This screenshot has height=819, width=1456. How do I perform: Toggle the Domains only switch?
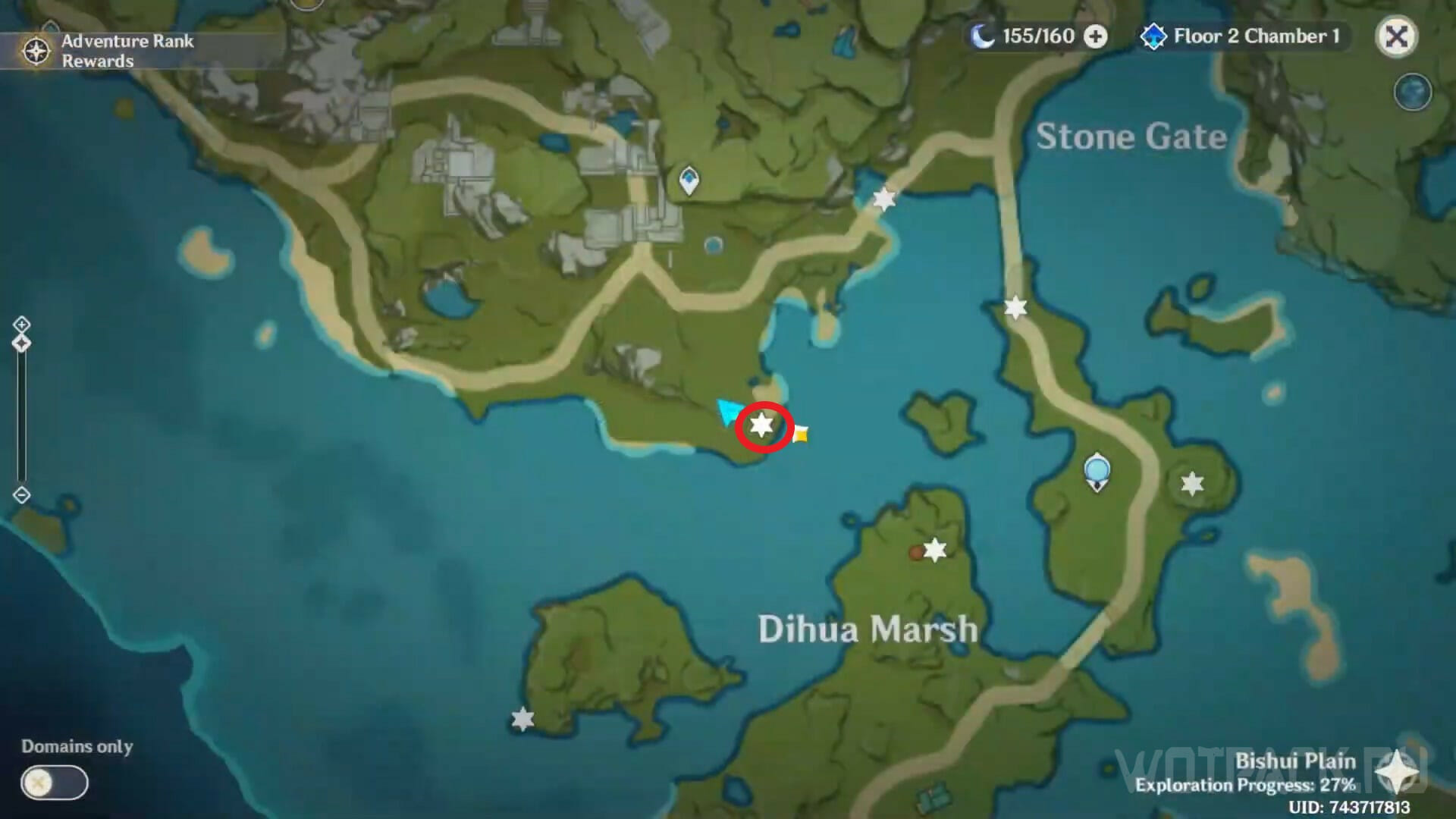[55, 783]
